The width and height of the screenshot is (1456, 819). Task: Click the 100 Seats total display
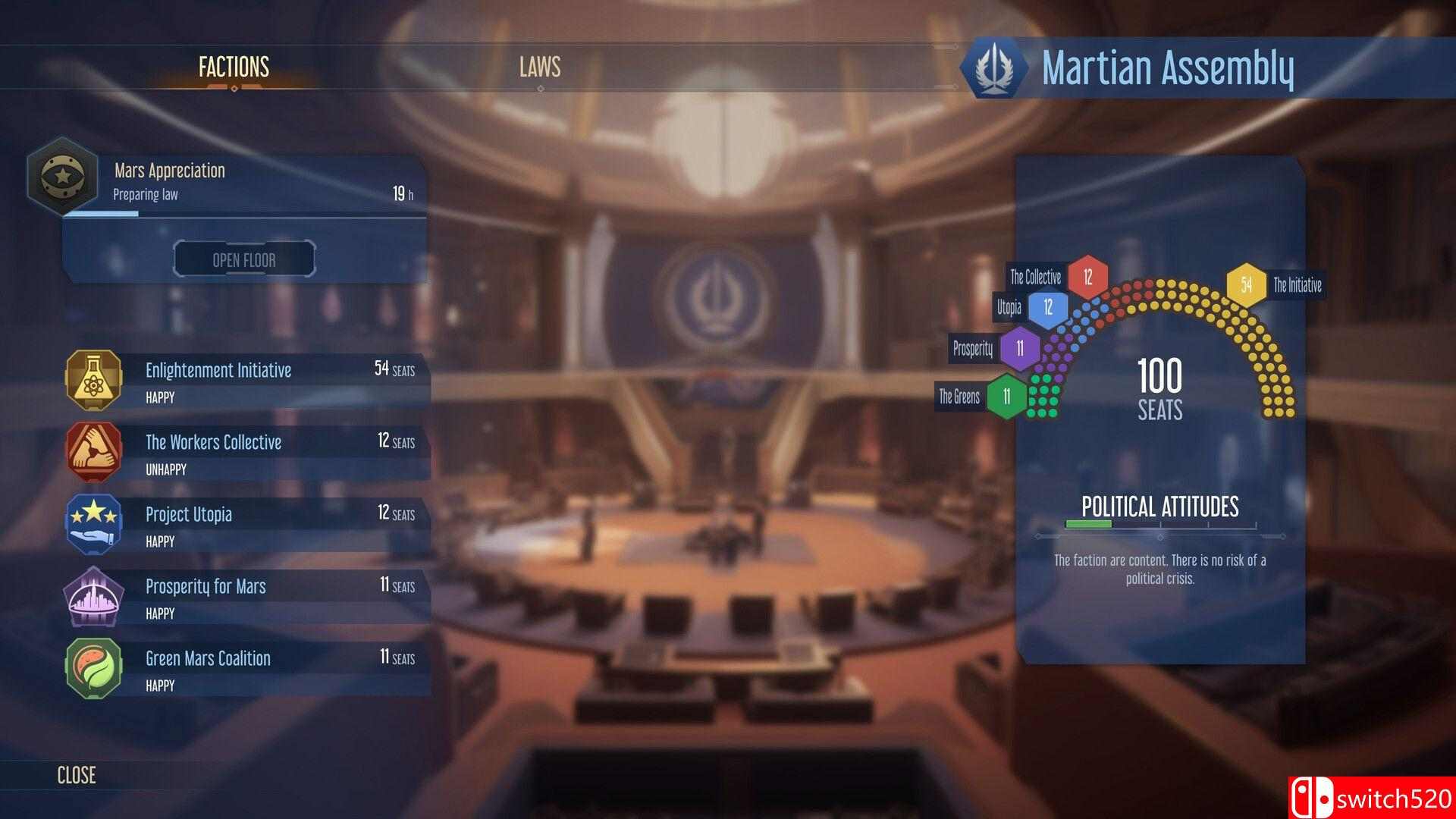[1159, 387]
